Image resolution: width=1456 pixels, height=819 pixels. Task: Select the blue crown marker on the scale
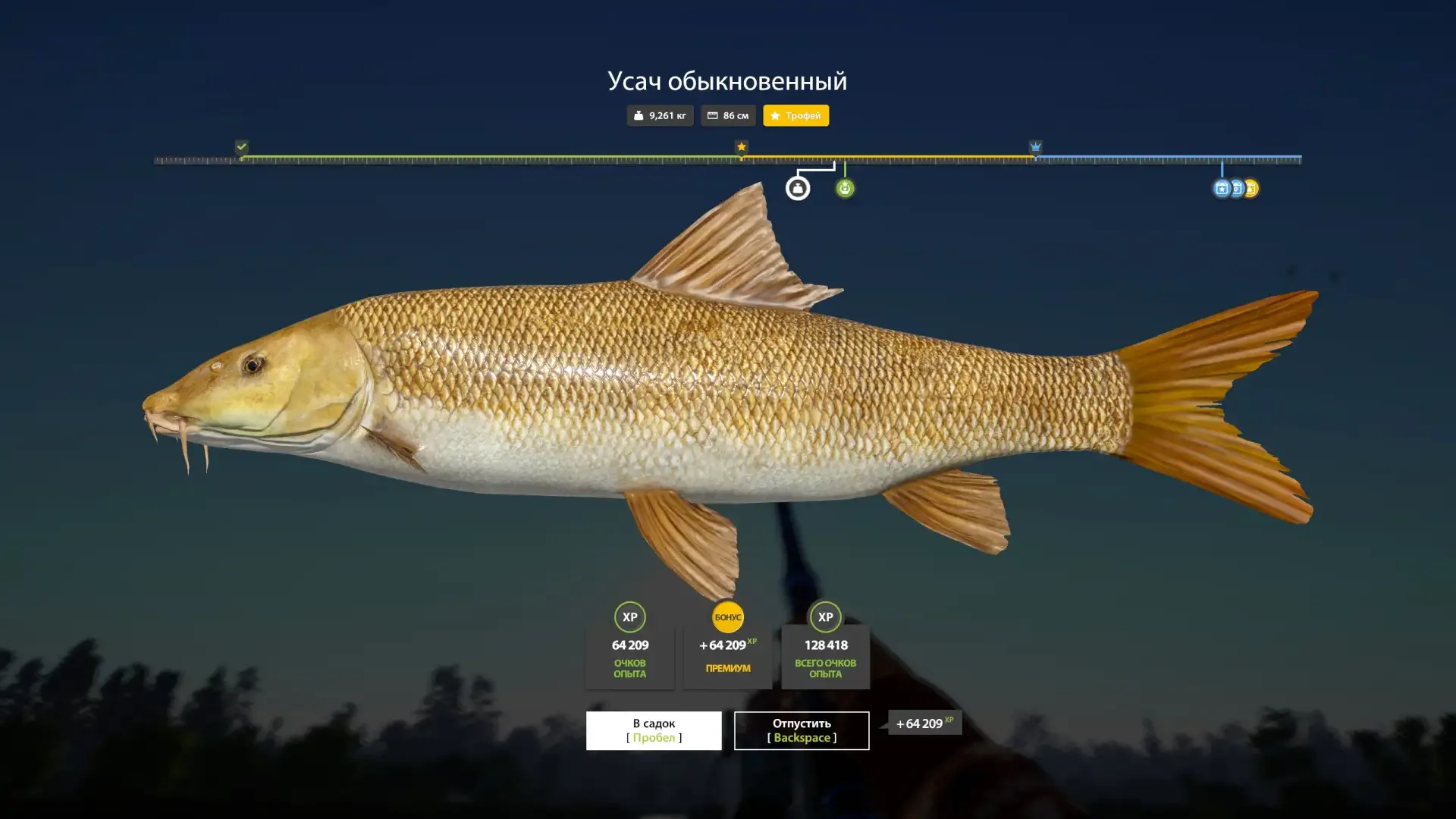tap(1035, 146)
